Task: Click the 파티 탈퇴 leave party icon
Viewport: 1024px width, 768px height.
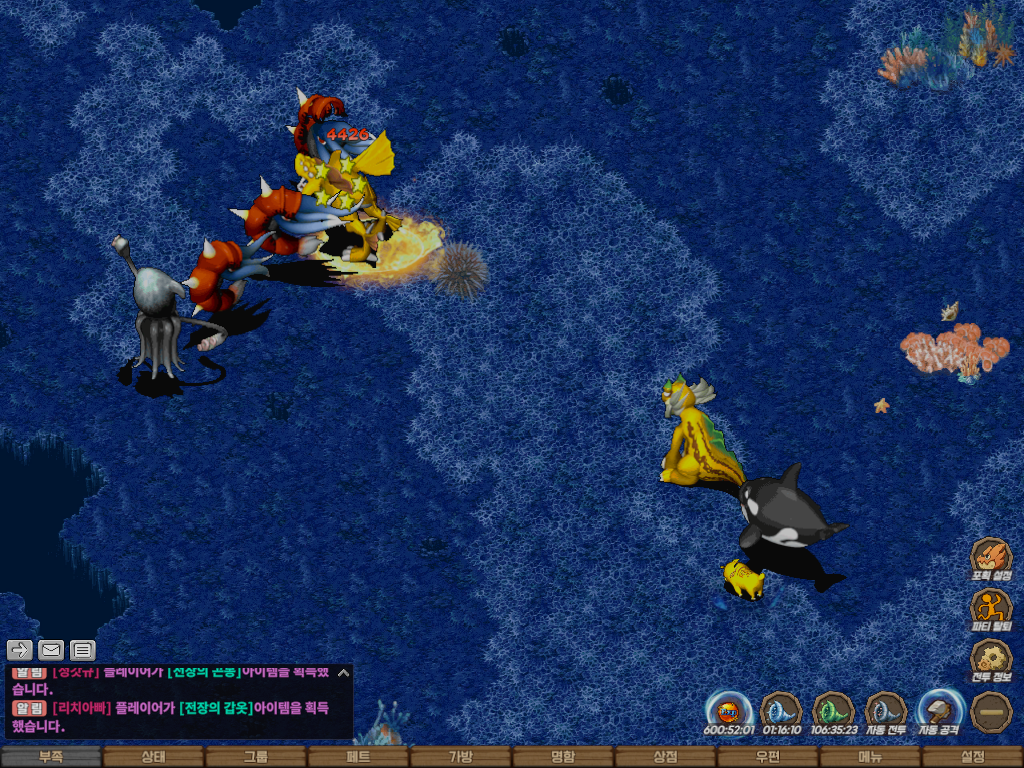Action: click(x=991, y=608)
